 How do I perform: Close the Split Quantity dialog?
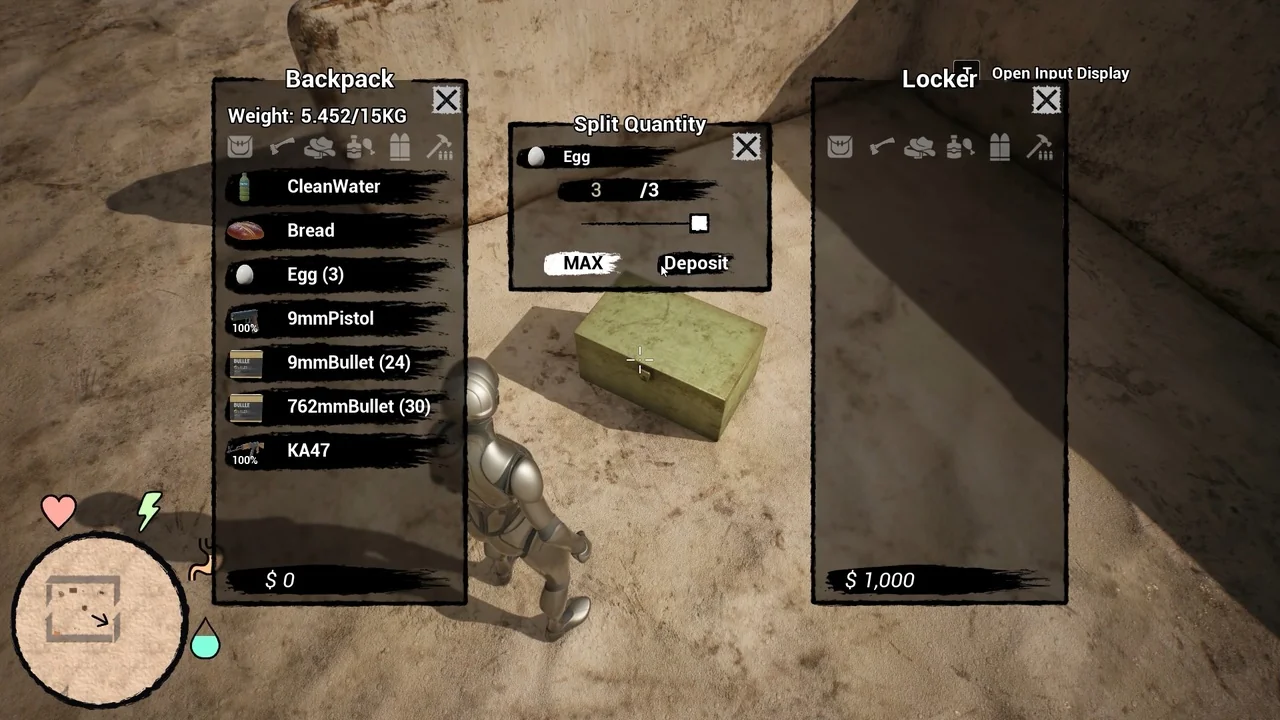746,148
